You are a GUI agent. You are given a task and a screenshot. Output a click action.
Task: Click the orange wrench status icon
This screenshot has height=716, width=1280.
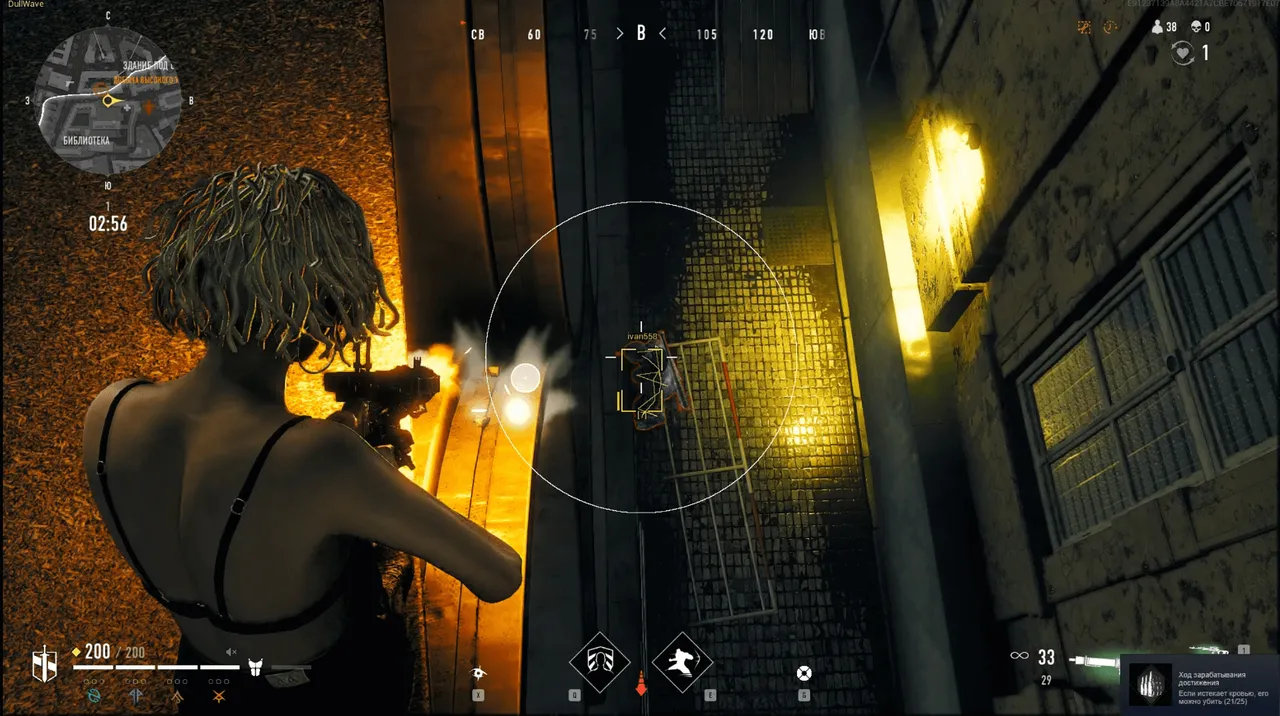tap(1085, 28)
